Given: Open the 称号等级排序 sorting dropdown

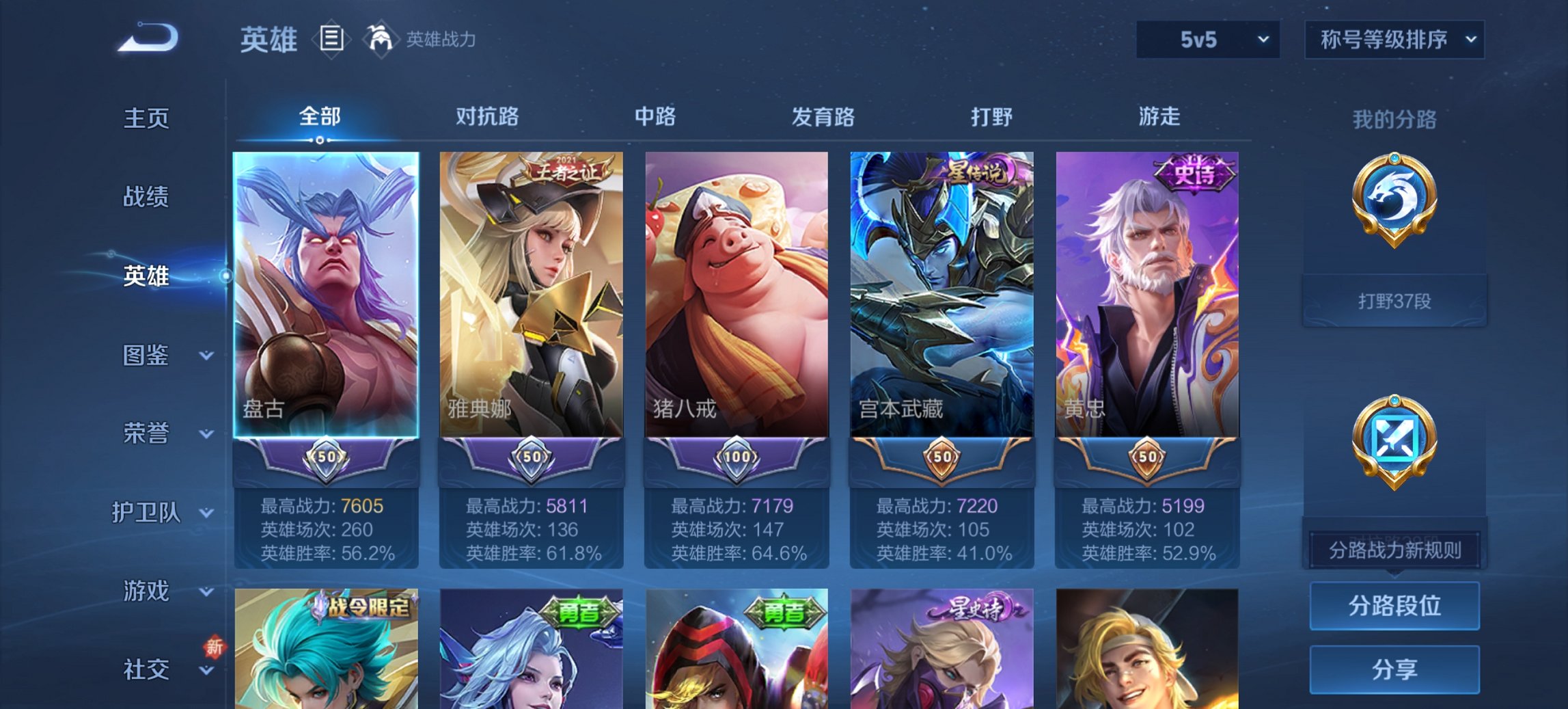Looking at the screenshot, I should 1394,40.
